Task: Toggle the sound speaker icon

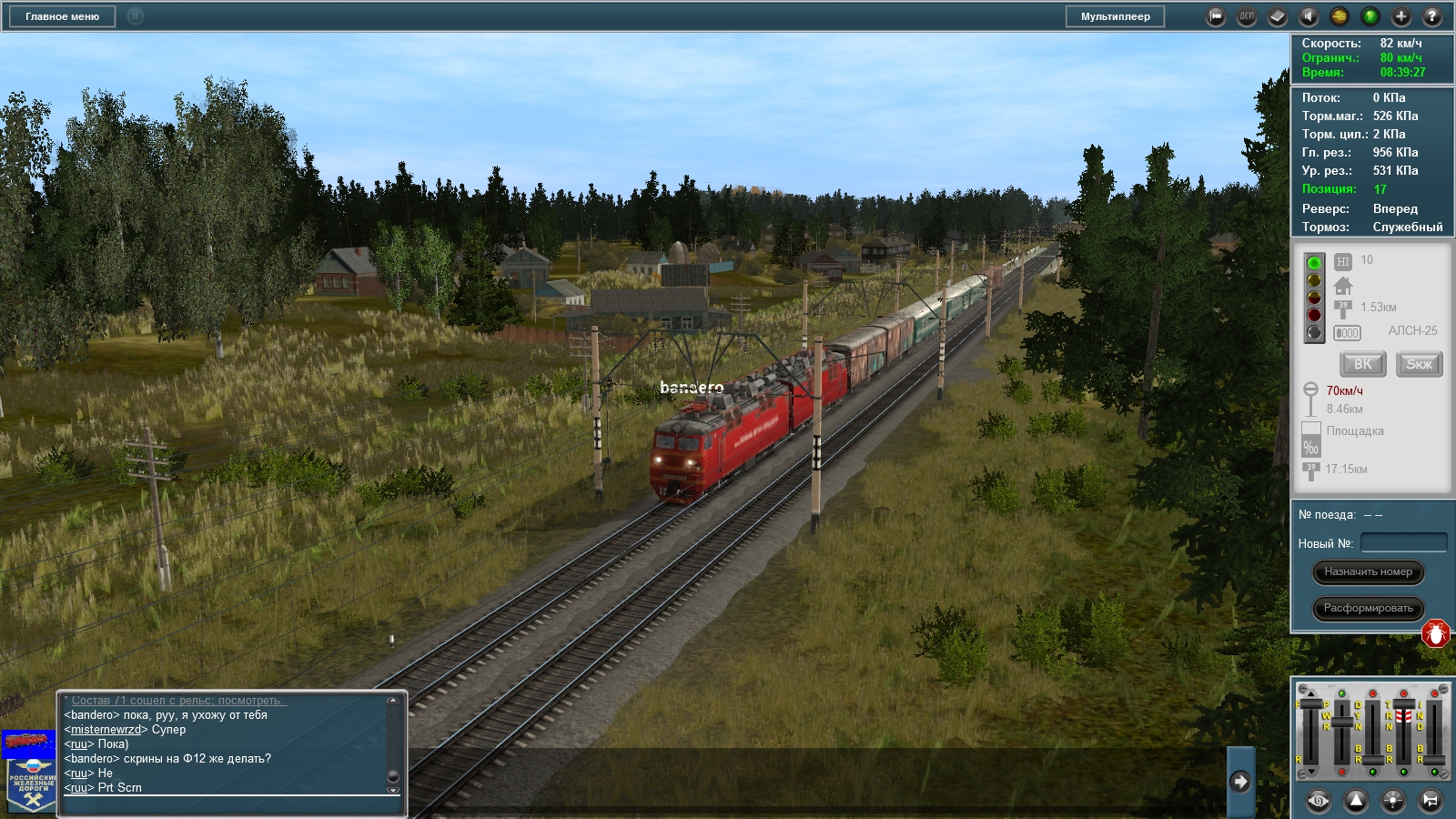Action: click(x=1309, y=16)
